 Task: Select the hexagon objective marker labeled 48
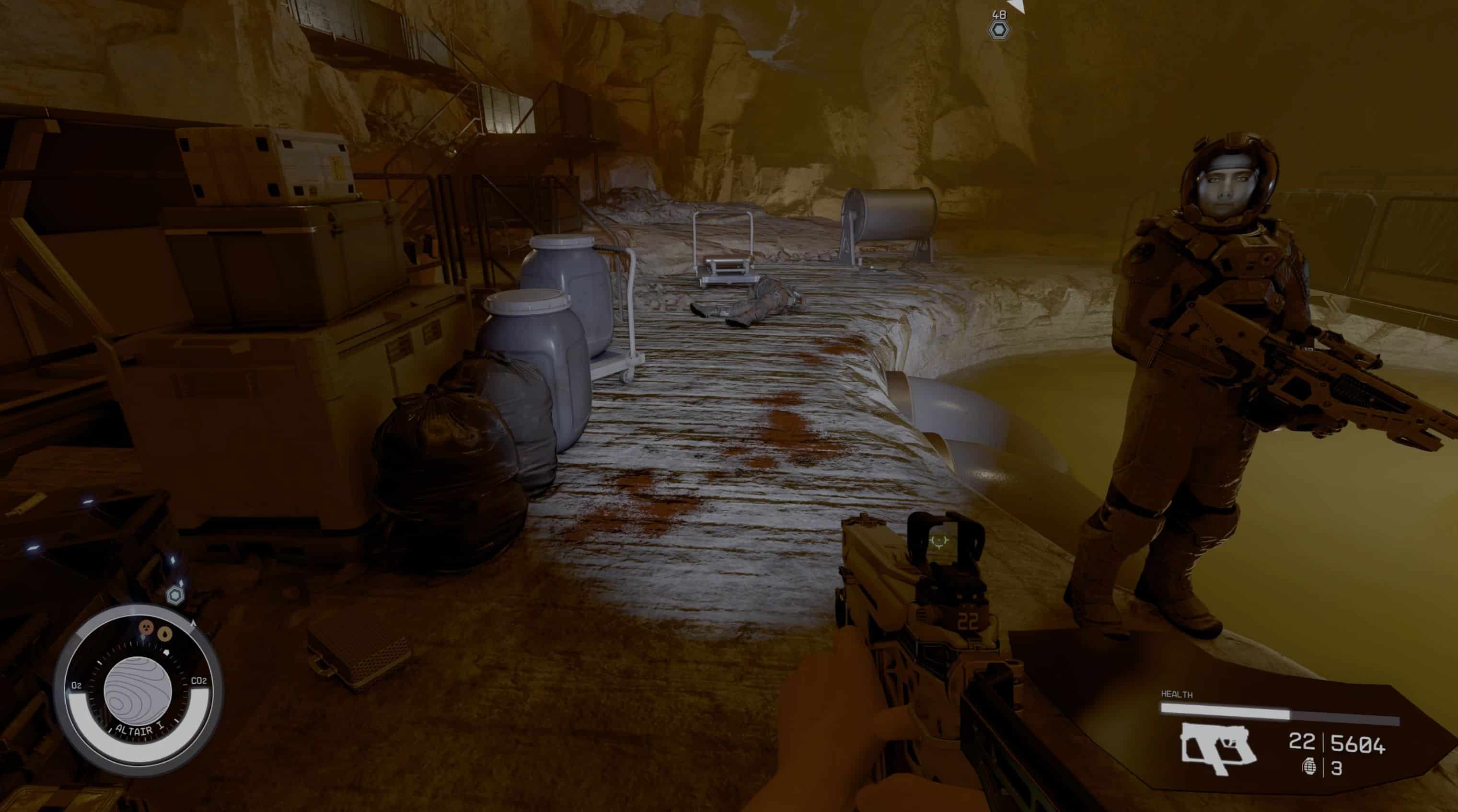[999, 29]
